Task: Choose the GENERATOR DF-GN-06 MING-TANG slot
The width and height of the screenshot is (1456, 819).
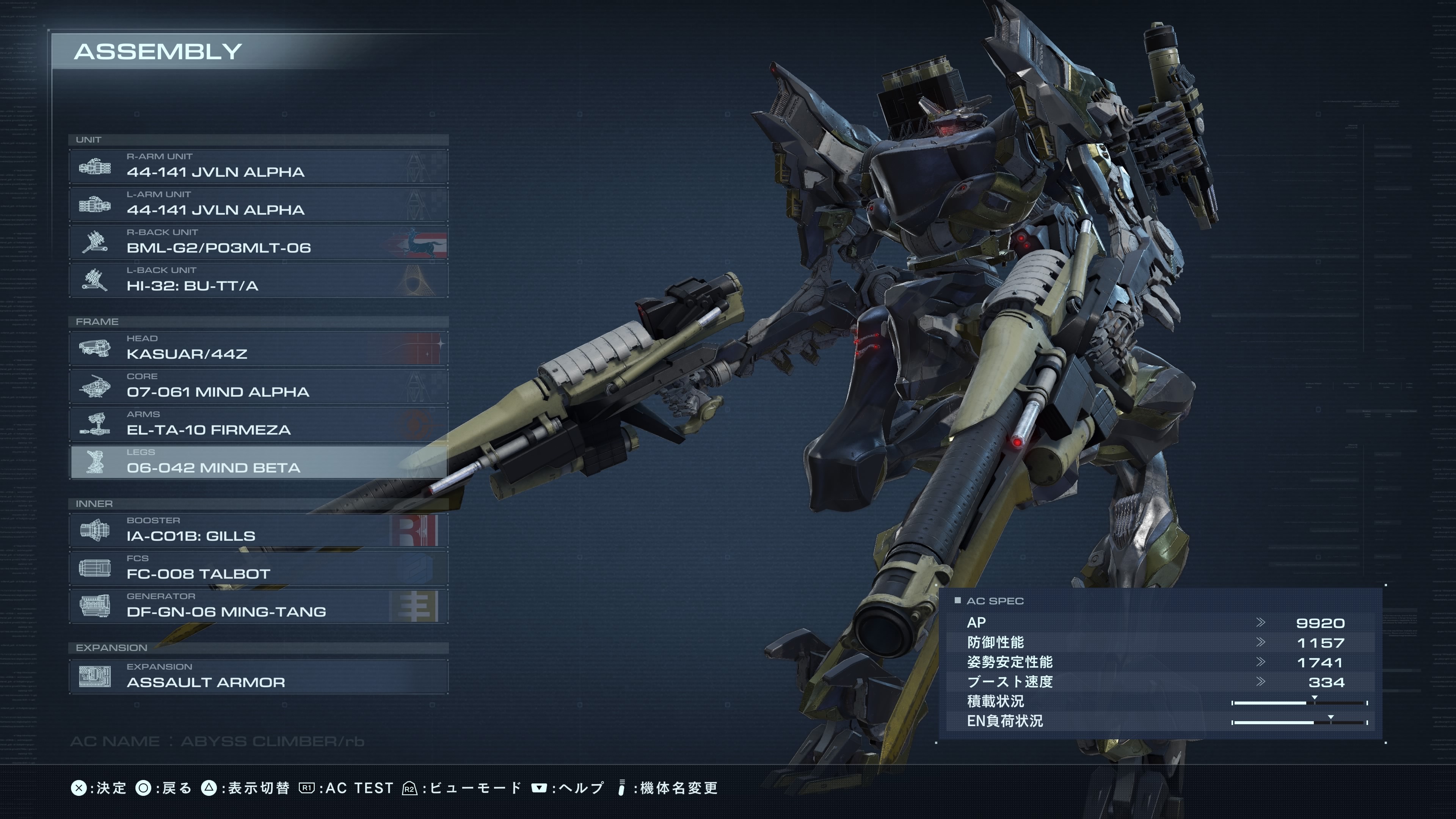Action: (258, 606)
